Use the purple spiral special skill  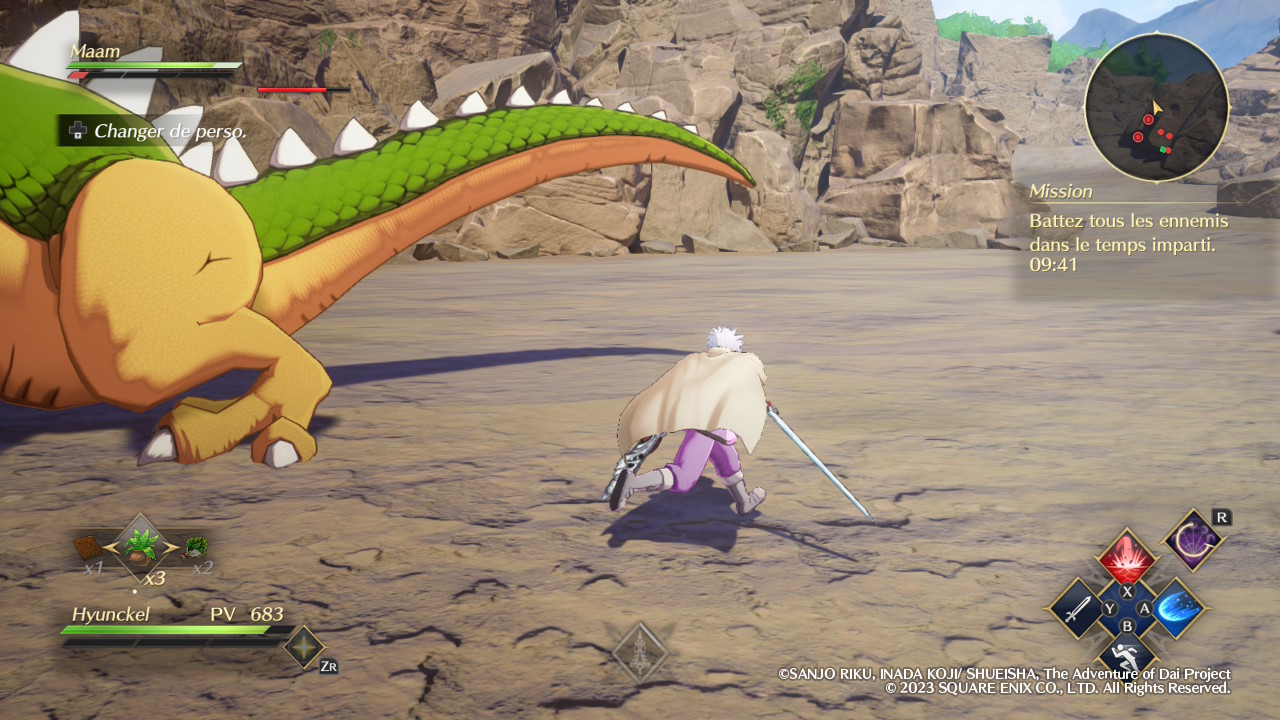[x=1194, y=541]
